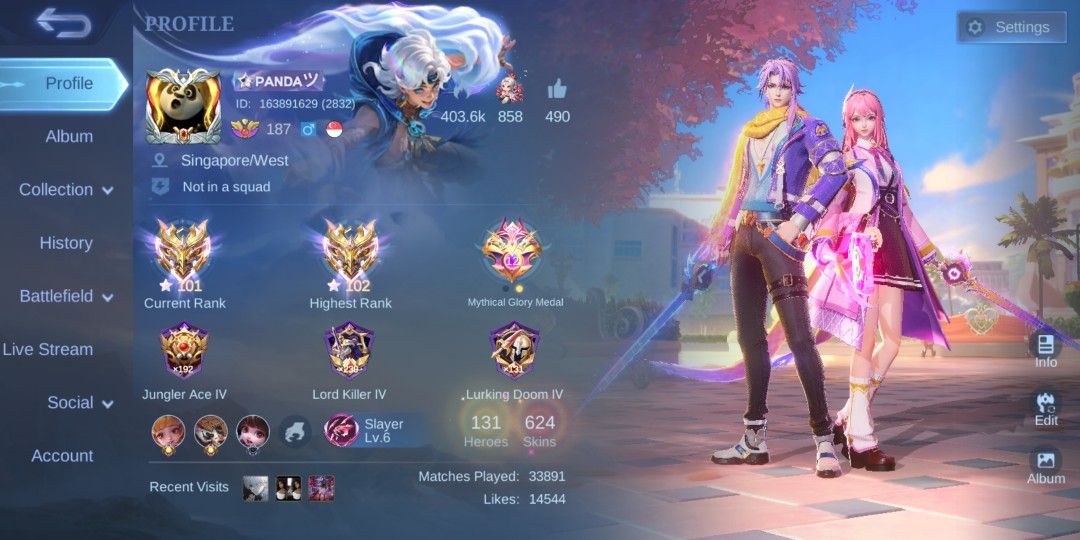Give a like with thumbs-up icon

[557, 90]
